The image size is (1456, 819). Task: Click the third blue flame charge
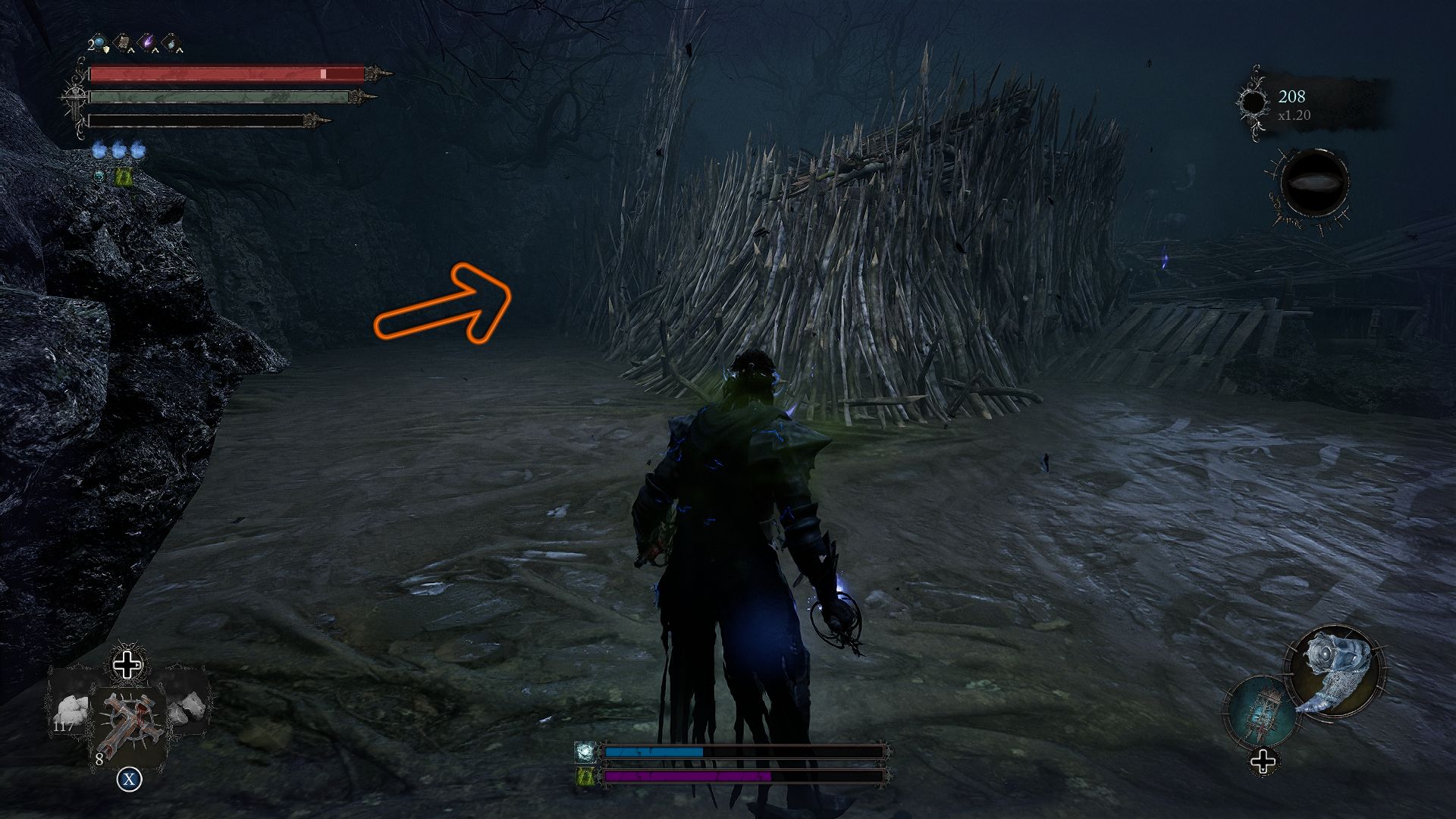pyautogui.click(x=137, y=150)
